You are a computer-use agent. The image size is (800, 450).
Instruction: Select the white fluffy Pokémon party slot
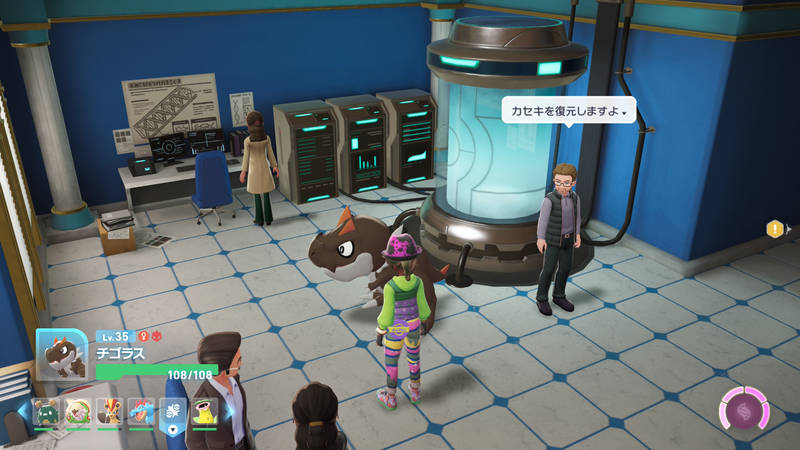click(77, 411)
